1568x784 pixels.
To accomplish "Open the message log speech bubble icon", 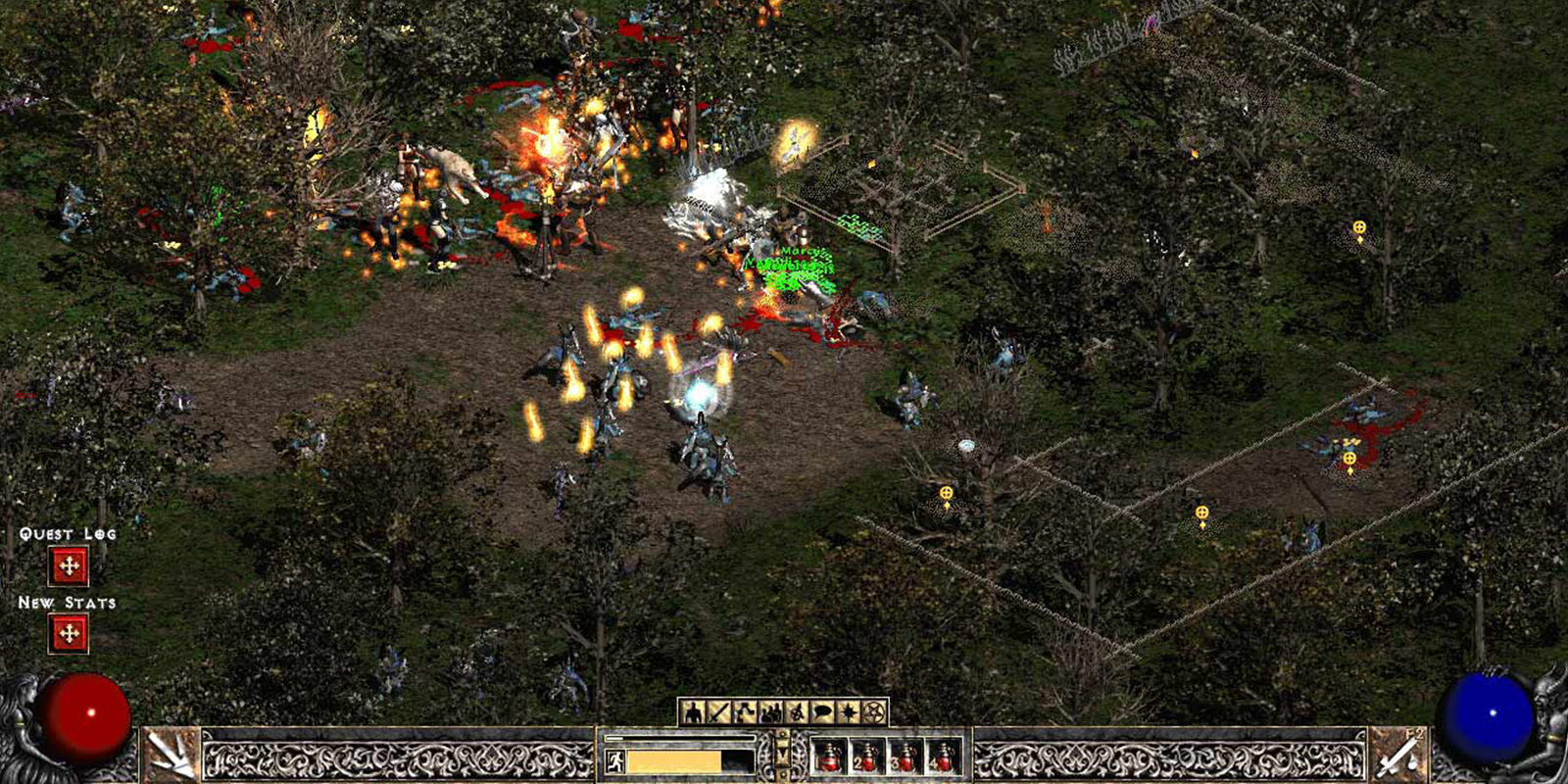I will [822, 711].
